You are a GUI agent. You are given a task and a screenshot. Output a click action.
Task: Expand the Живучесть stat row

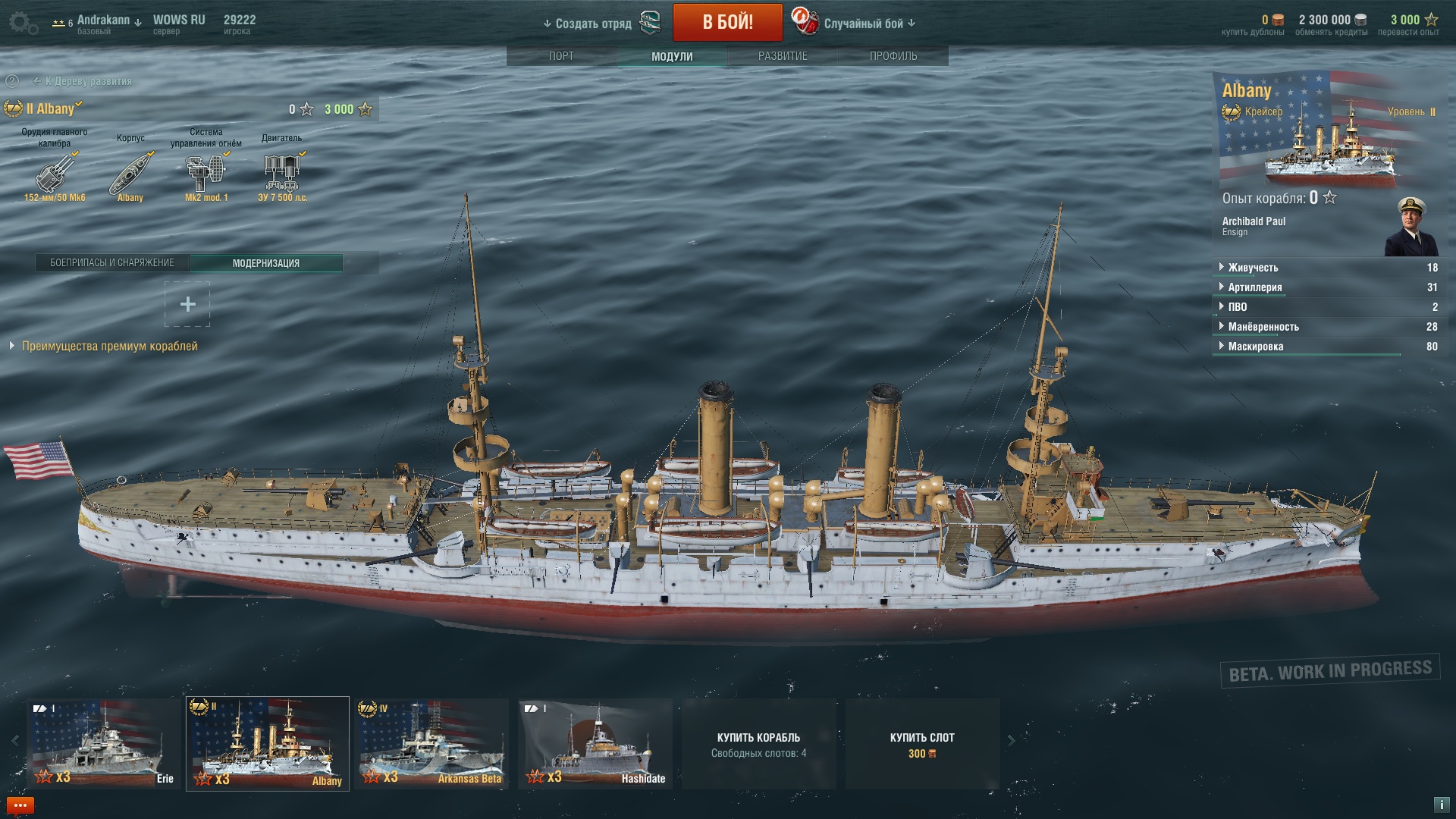tap(1253, 268)
